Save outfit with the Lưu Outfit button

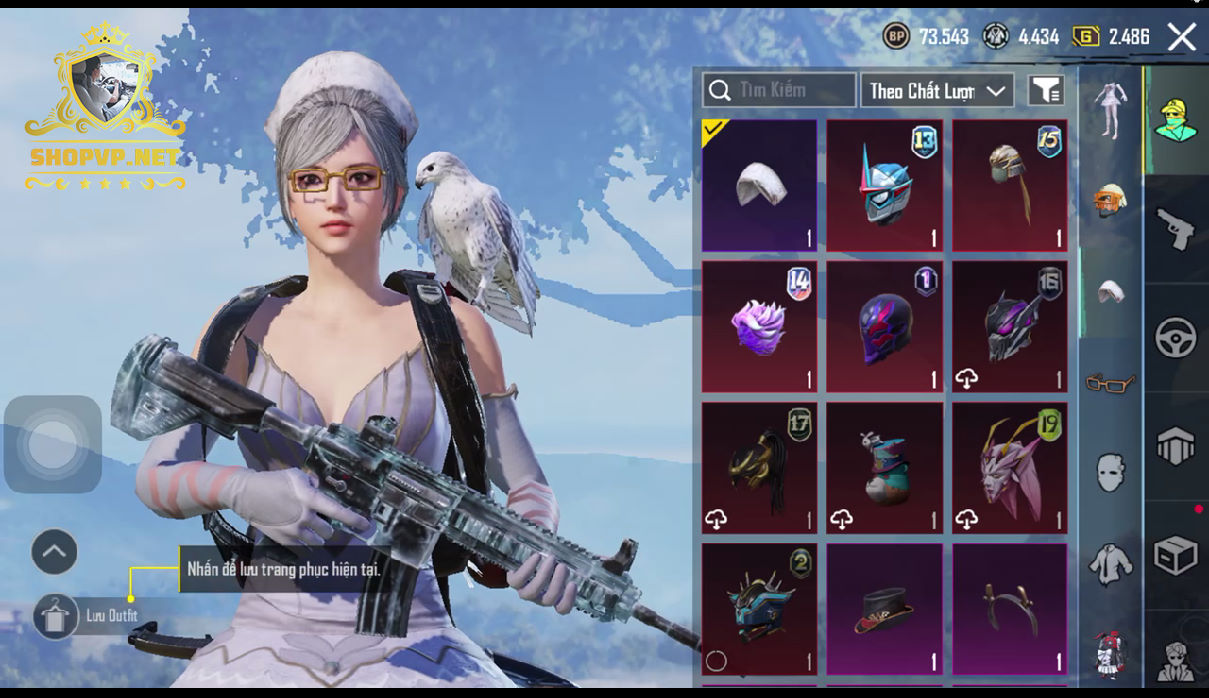point(56,616)
